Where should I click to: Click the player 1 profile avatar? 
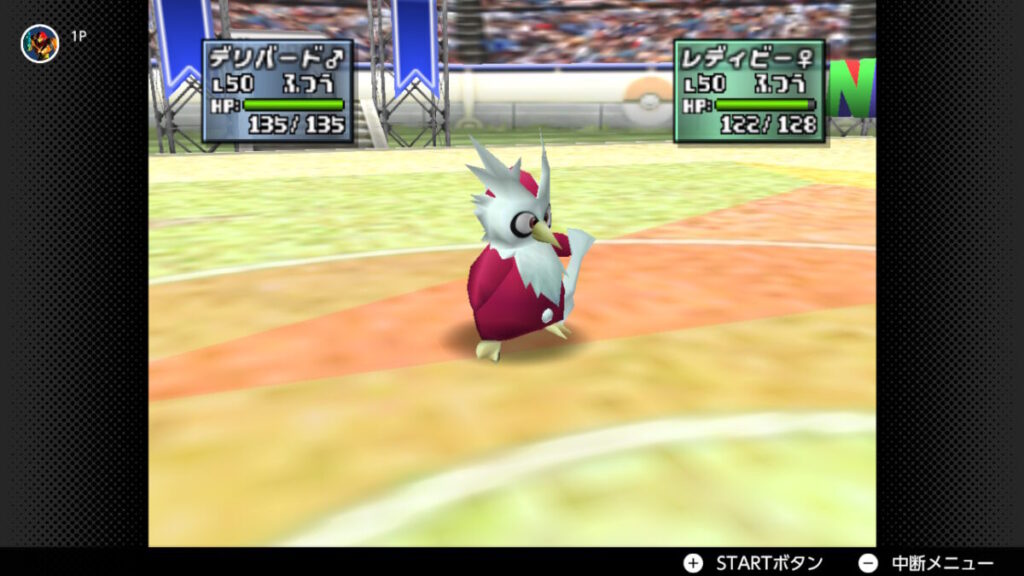tap(40, 43)
